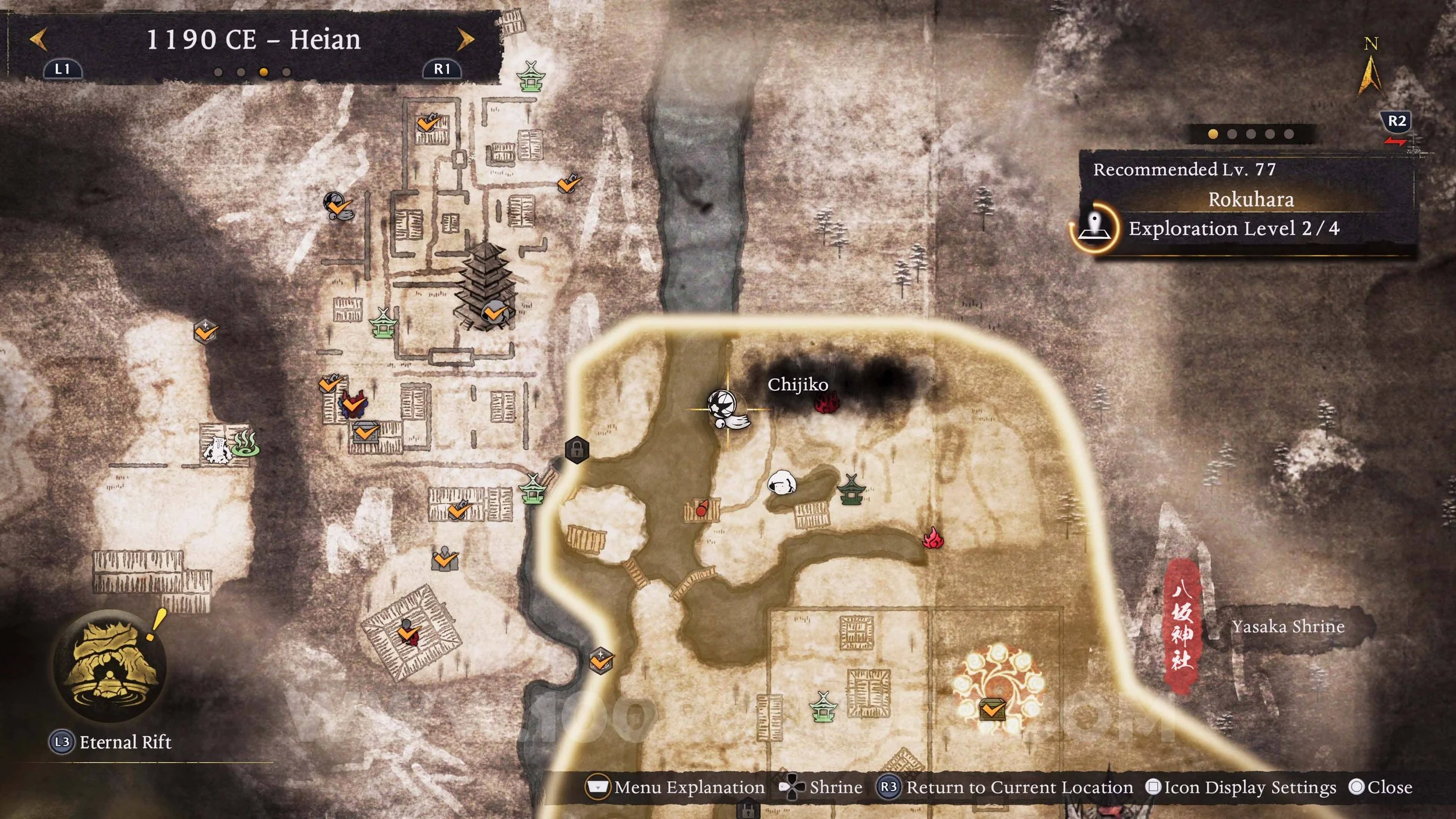Click the left arrow of the era selector
1456x819 pixels.
click(x=38, y=40)
